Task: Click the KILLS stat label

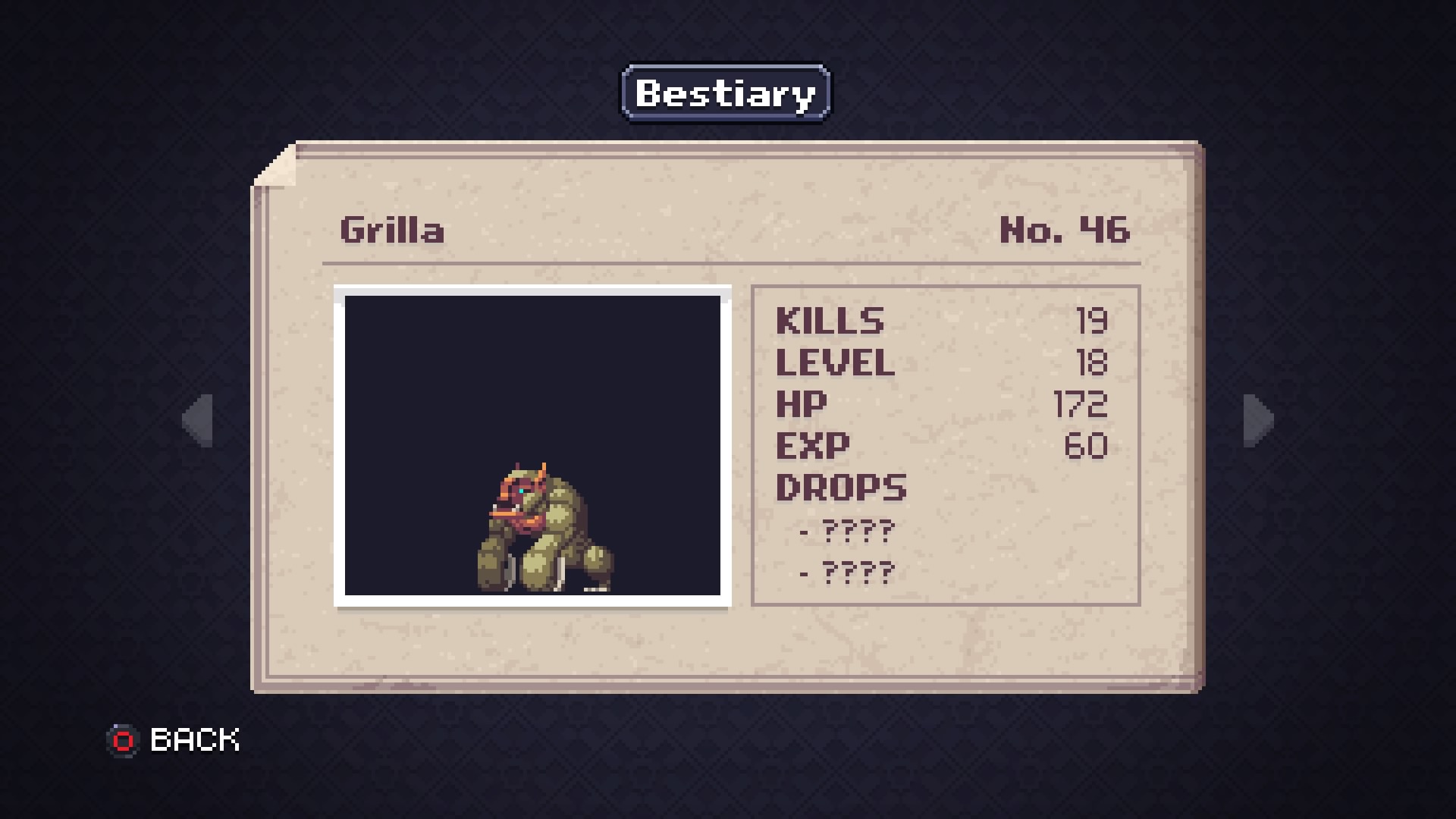Action: click(x=830, y=321)
